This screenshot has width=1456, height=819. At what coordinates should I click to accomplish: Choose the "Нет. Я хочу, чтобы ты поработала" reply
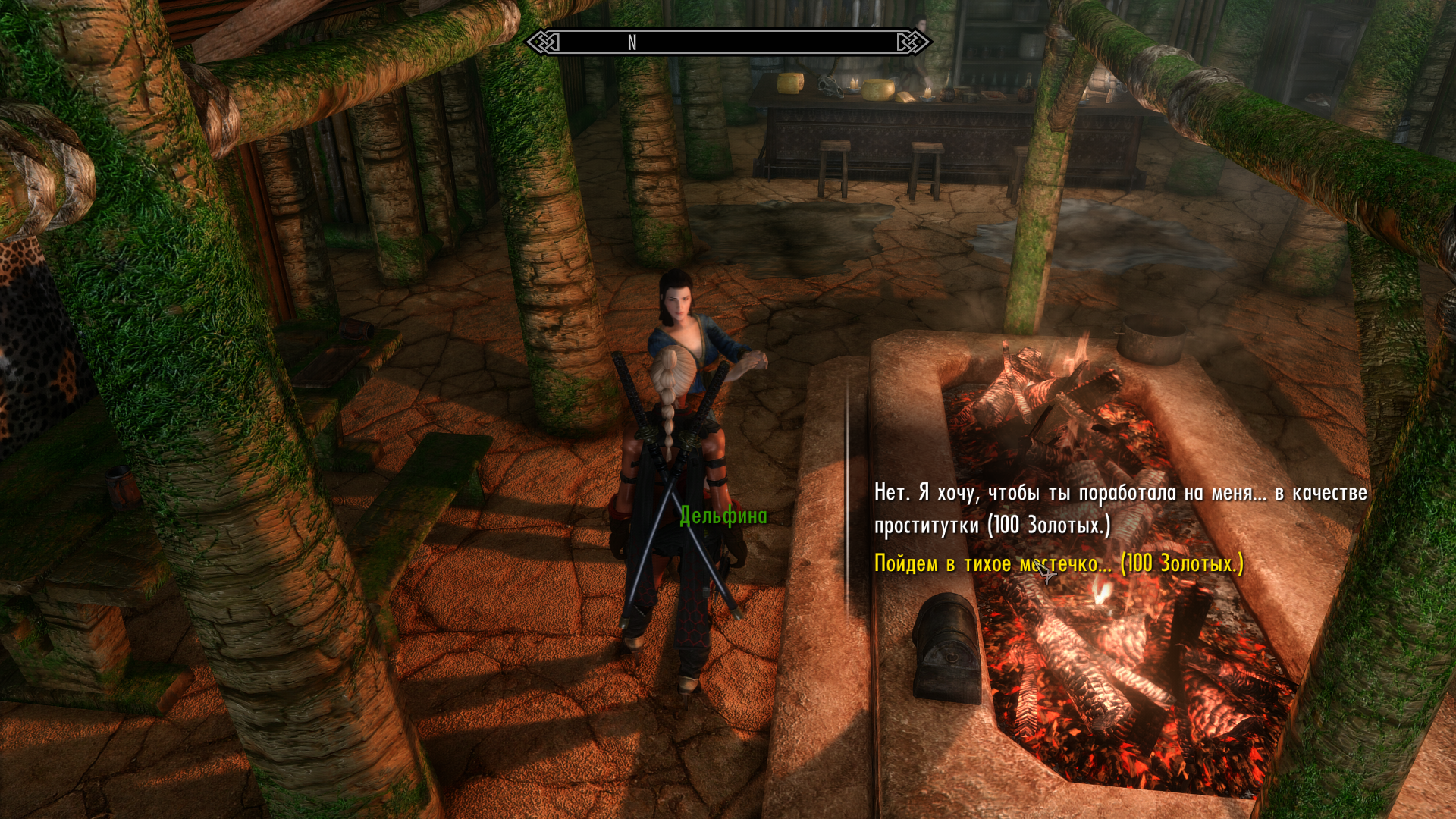1120,508
